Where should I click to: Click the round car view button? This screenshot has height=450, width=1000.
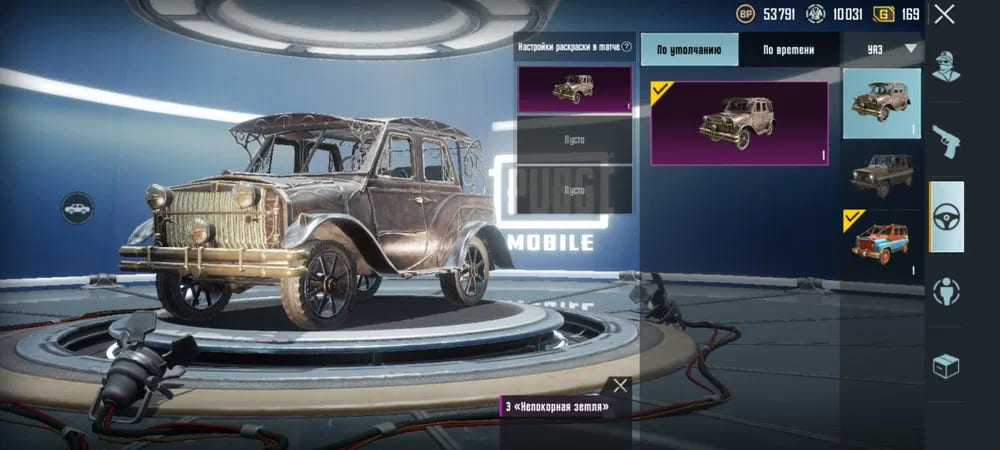pyautogui.click(x=78, y=208)
